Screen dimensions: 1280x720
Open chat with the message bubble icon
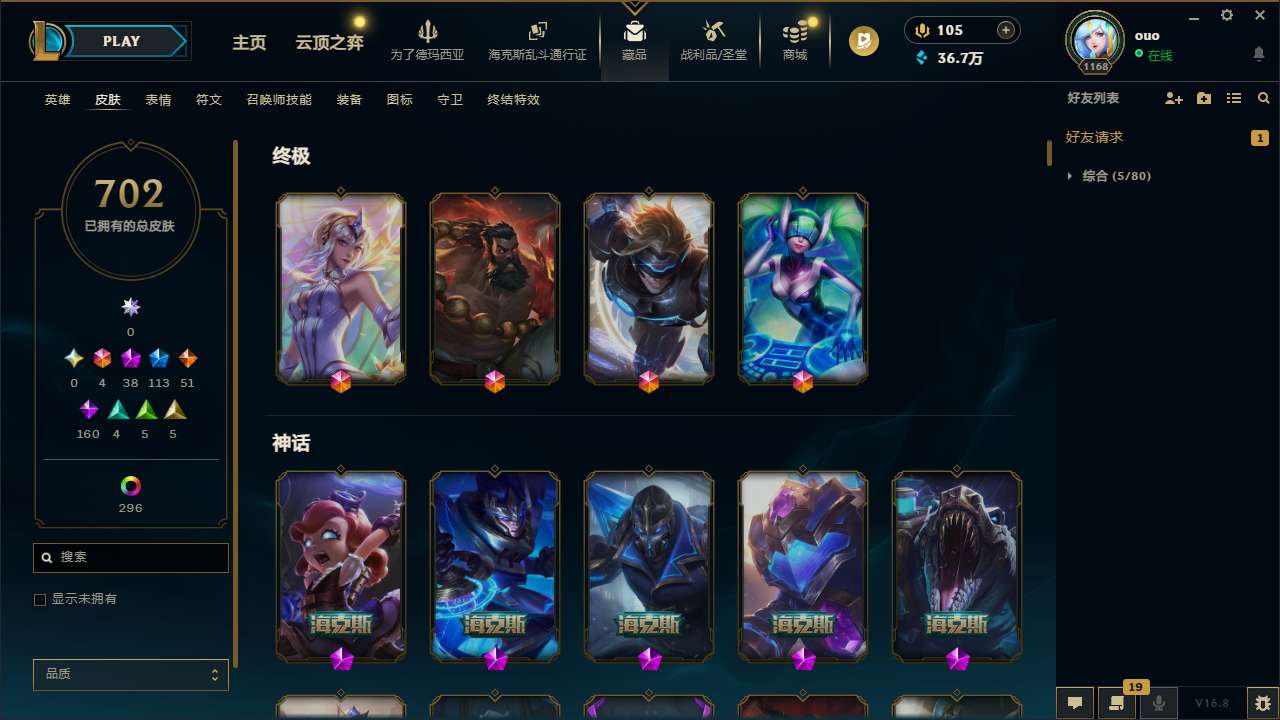click(1075, 703)
